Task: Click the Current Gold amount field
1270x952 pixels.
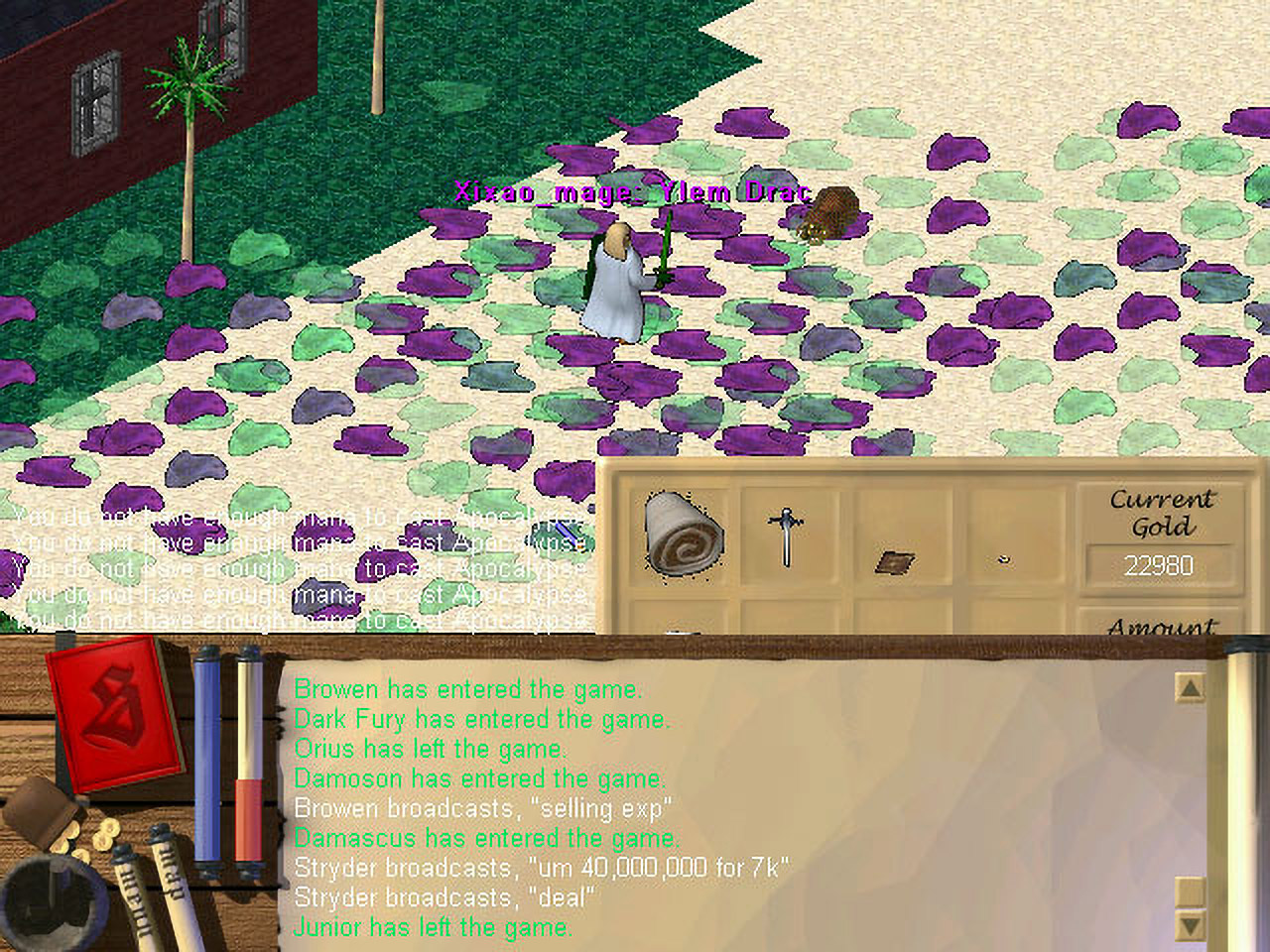Action: 1158,566
